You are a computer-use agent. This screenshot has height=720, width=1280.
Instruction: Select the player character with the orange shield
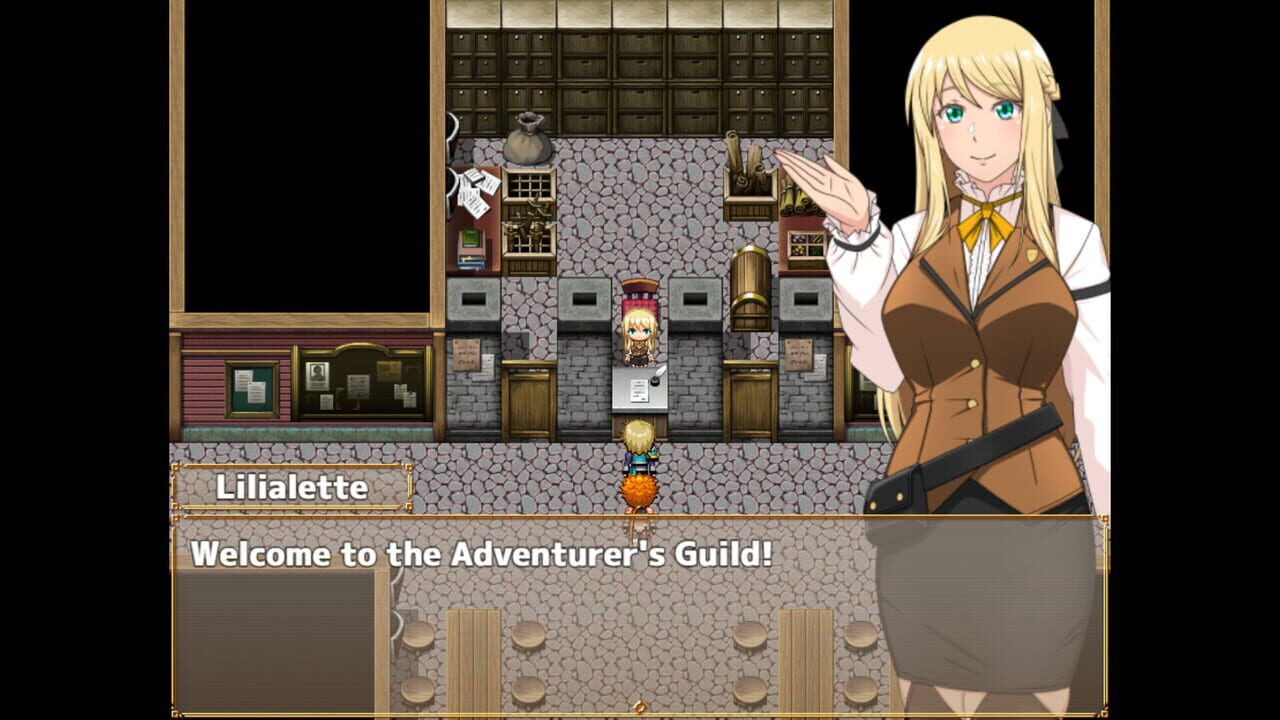pos(638,460)
